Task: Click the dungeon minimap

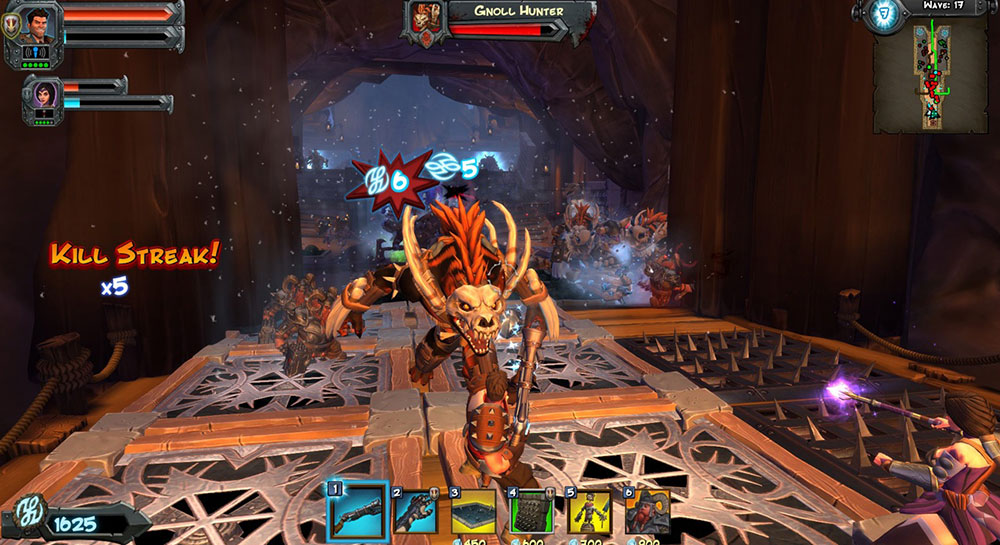Action: pos(930,79)
